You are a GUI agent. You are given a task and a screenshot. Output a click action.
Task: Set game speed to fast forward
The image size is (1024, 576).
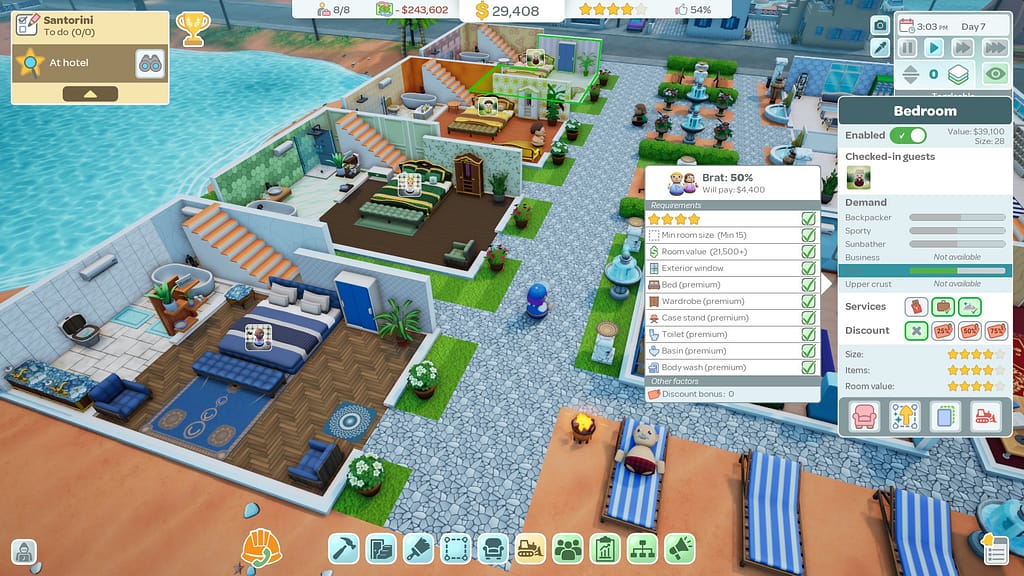pyautogui.click(x=963, y=47)
